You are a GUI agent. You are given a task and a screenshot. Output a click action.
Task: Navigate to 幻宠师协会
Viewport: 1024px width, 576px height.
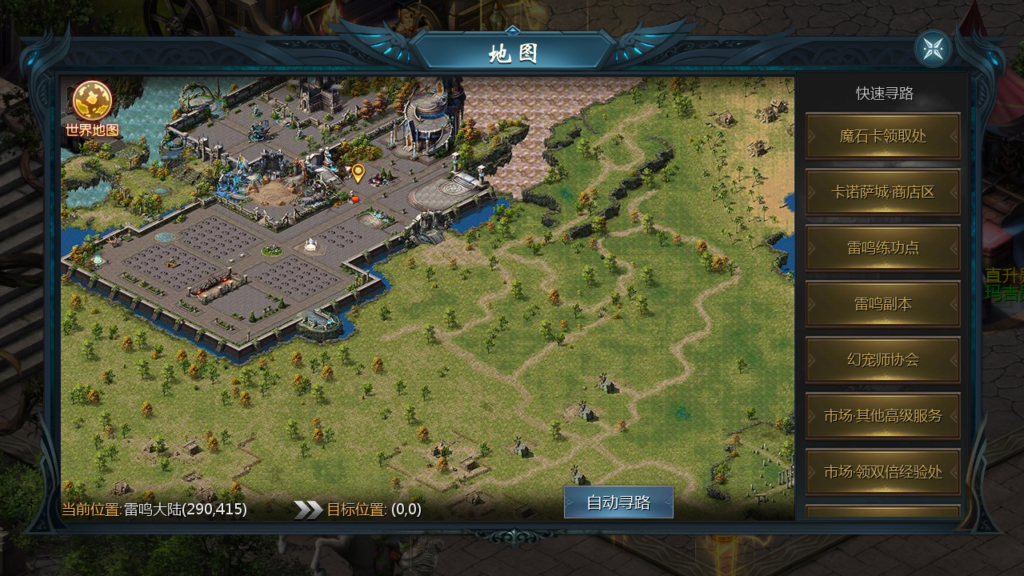(883, 360)
